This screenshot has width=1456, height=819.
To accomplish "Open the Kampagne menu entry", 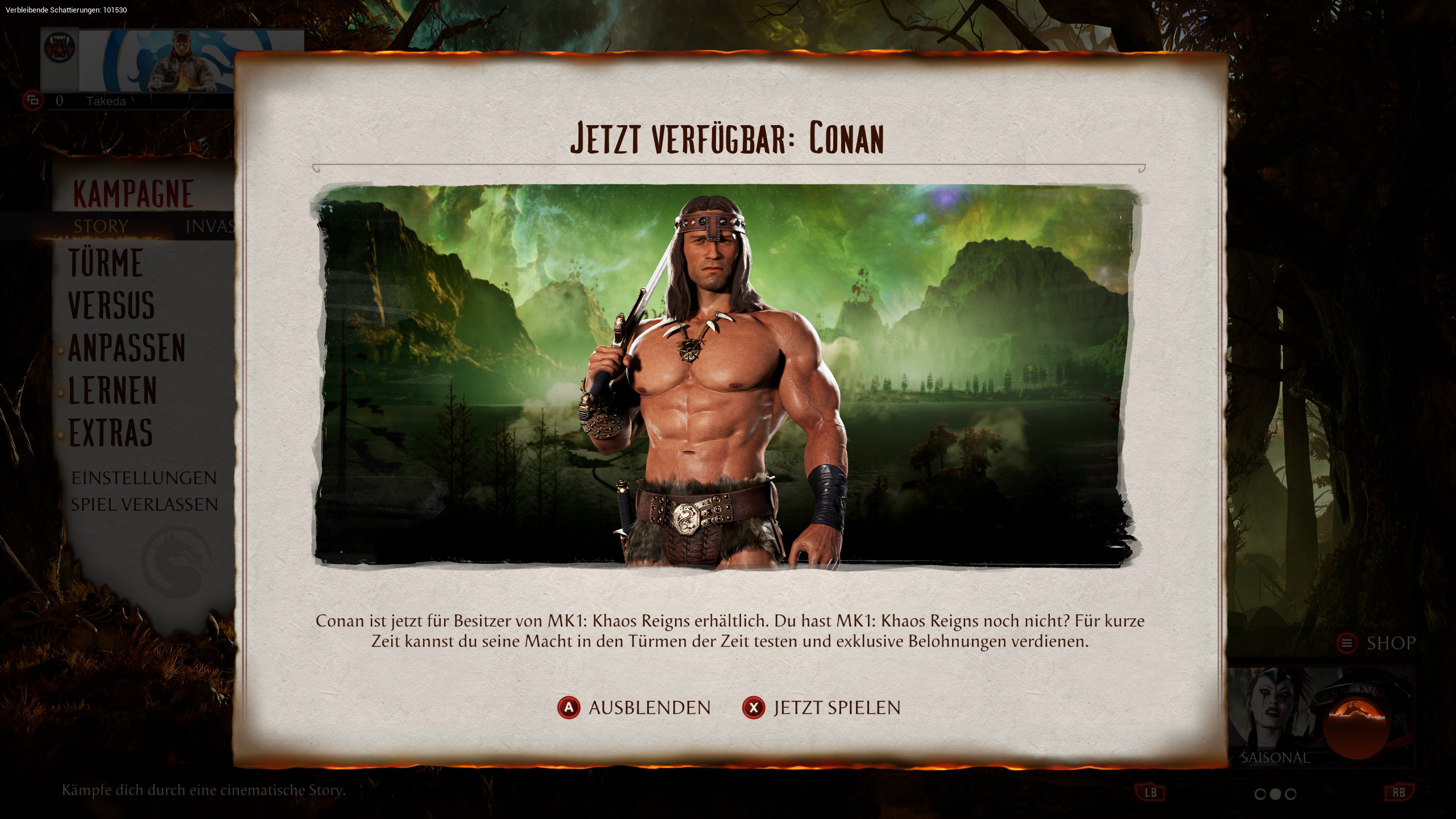I will click(x=134, y=194).
